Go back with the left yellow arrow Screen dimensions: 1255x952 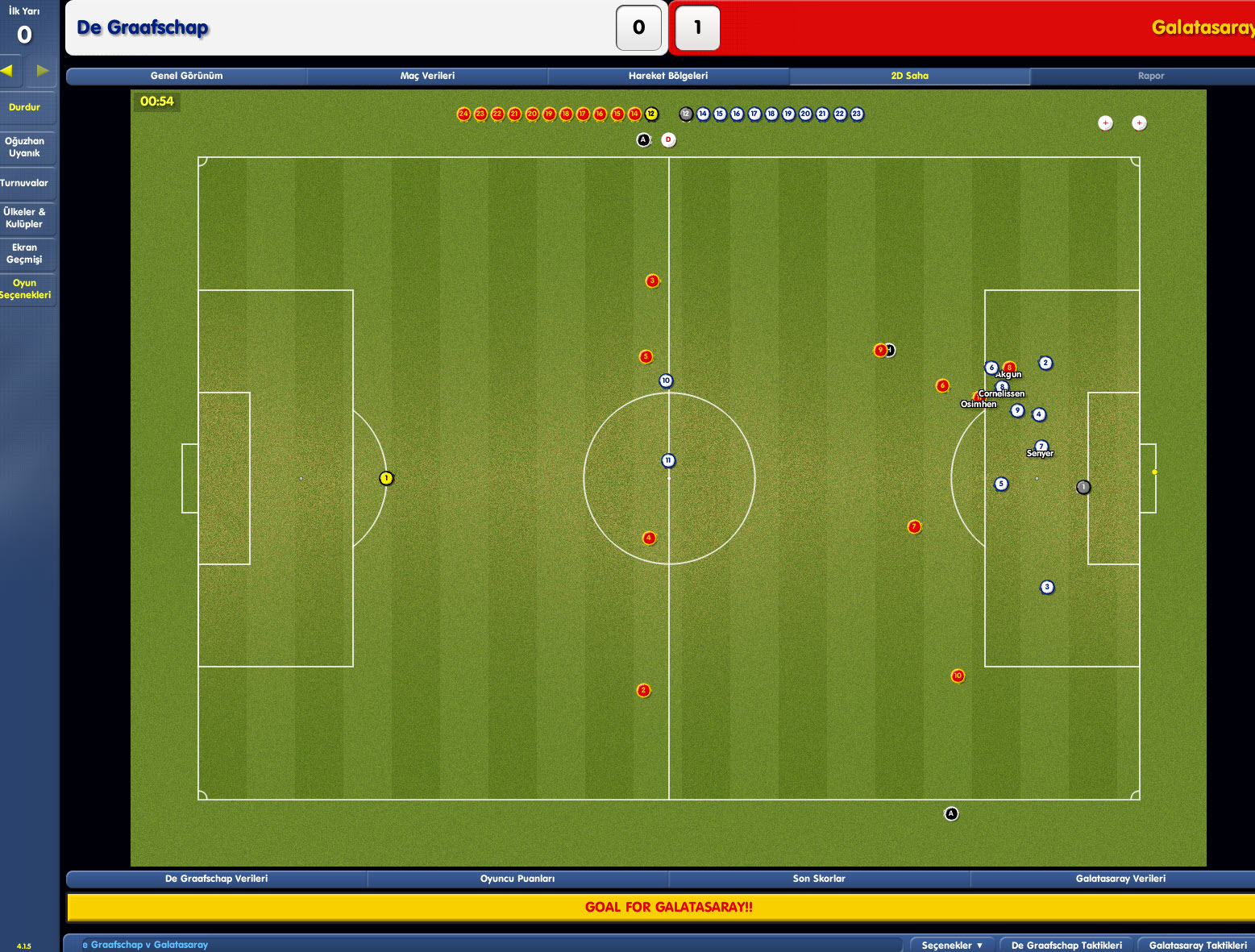[x=7, y=70]
